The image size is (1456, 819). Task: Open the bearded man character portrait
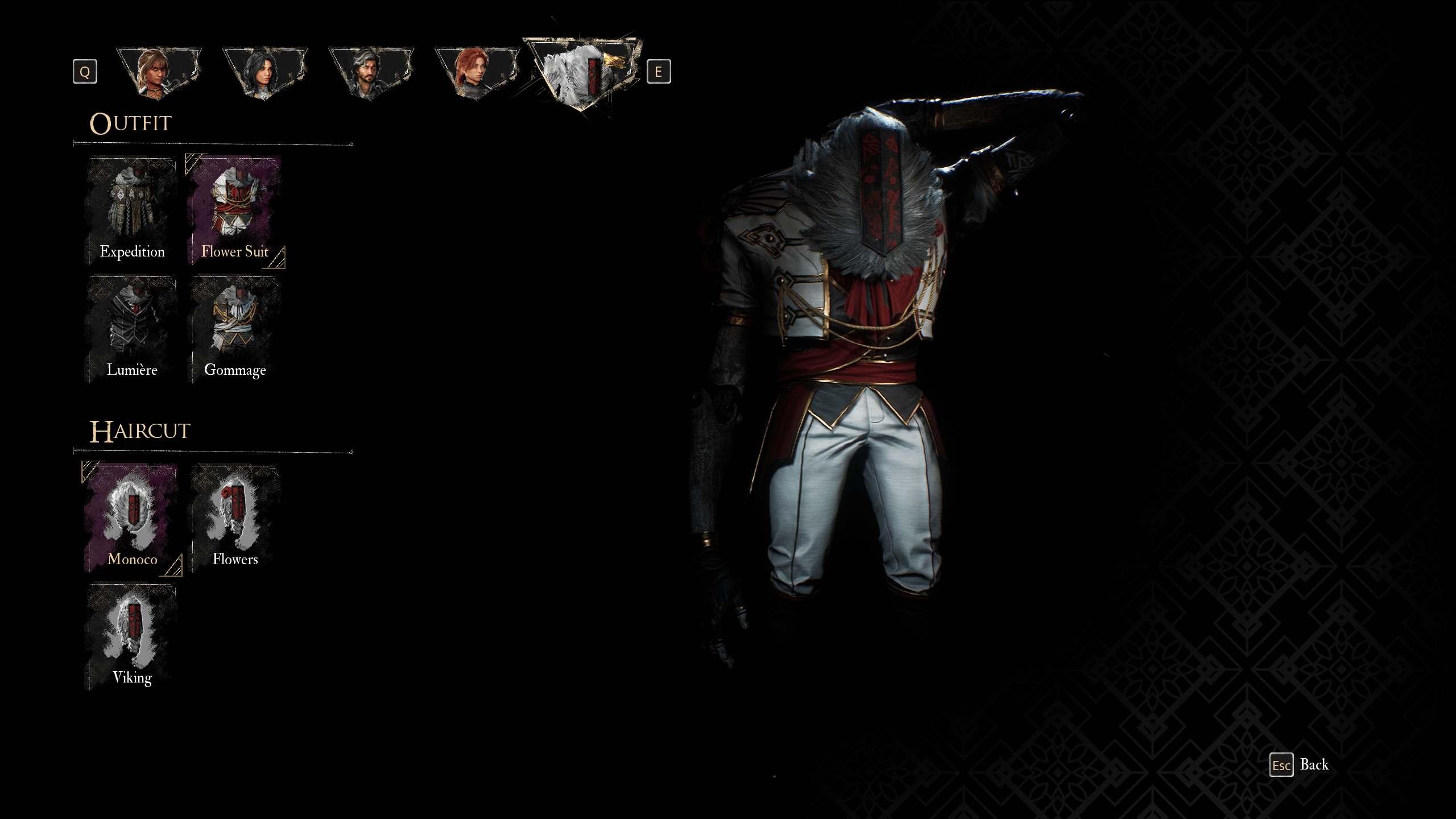coord(371,72)
